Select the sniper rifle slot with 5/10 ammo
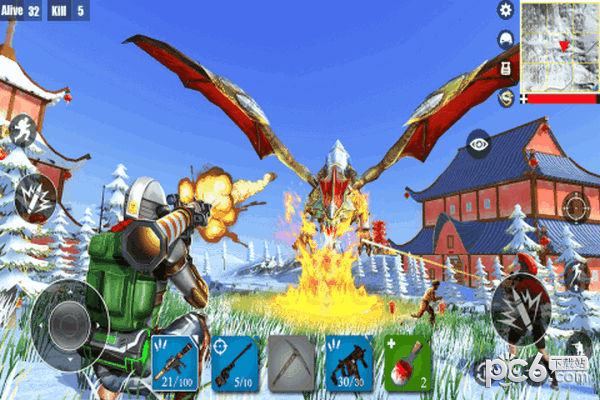Viewport: 600px width, 400px height. click(235, 361)
